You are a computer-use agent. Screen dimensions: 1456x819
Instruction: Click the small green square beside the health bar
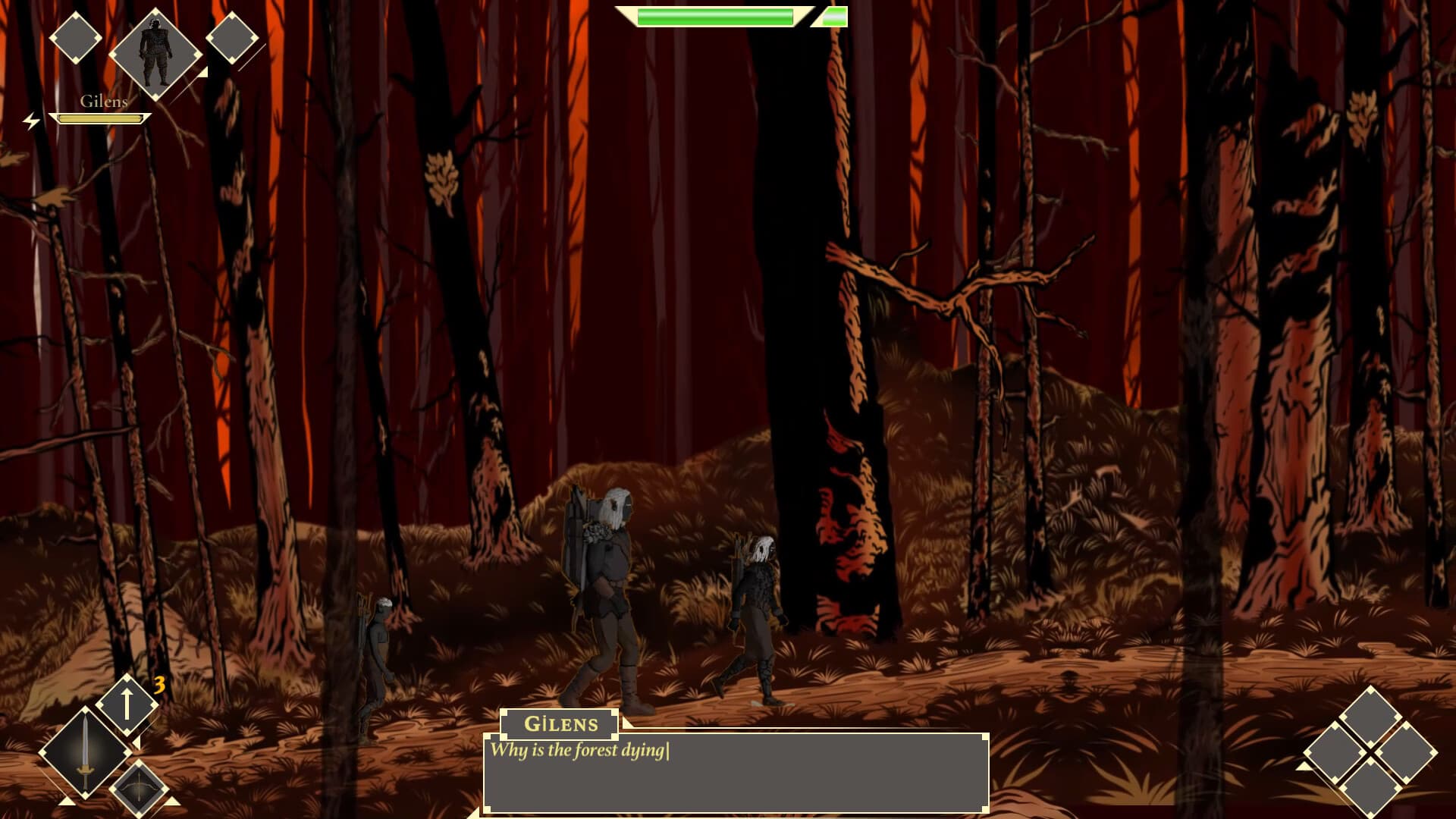(834, 15)
